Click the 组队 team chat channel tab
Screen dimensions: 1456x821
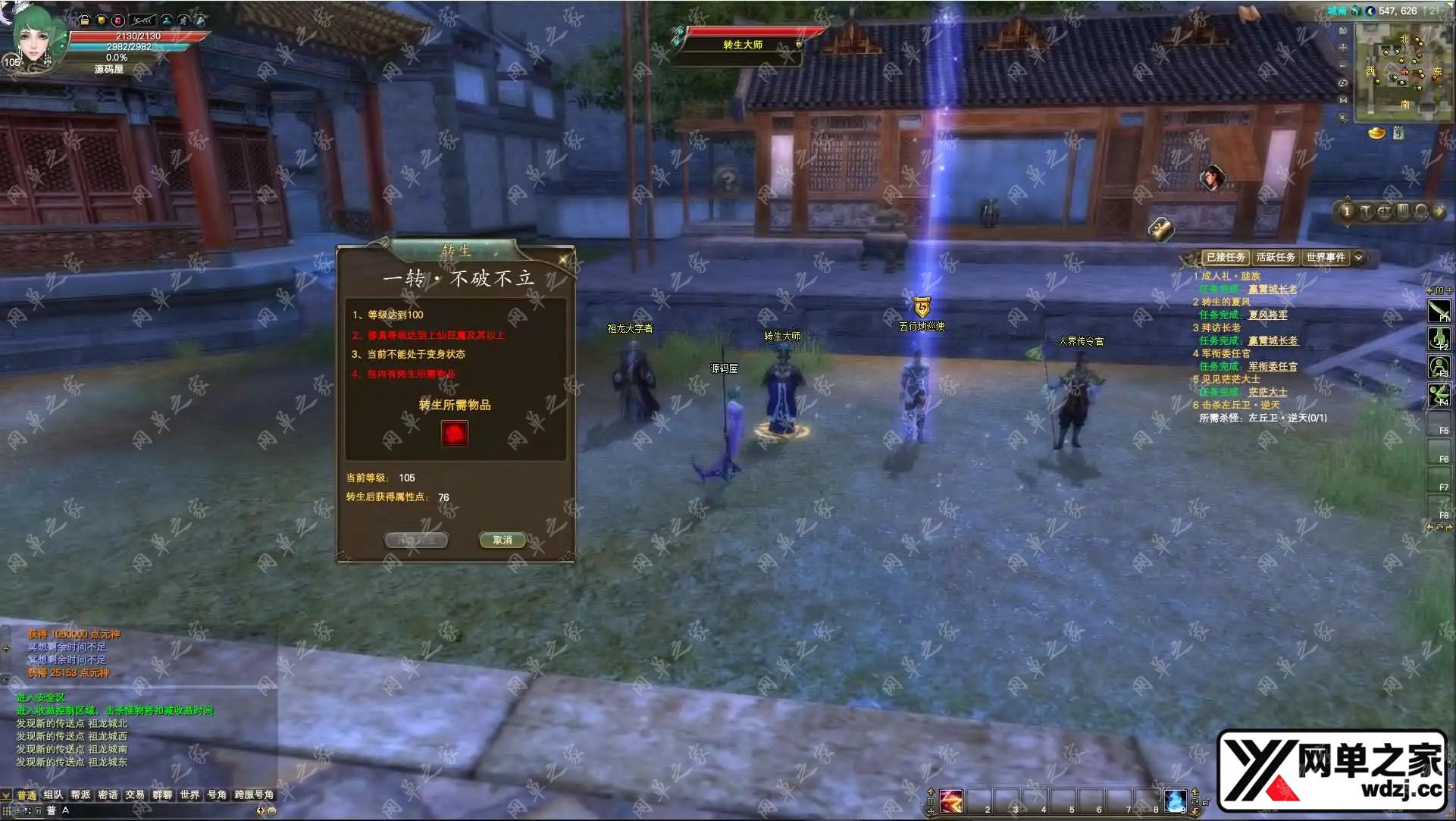click(53, 794)
